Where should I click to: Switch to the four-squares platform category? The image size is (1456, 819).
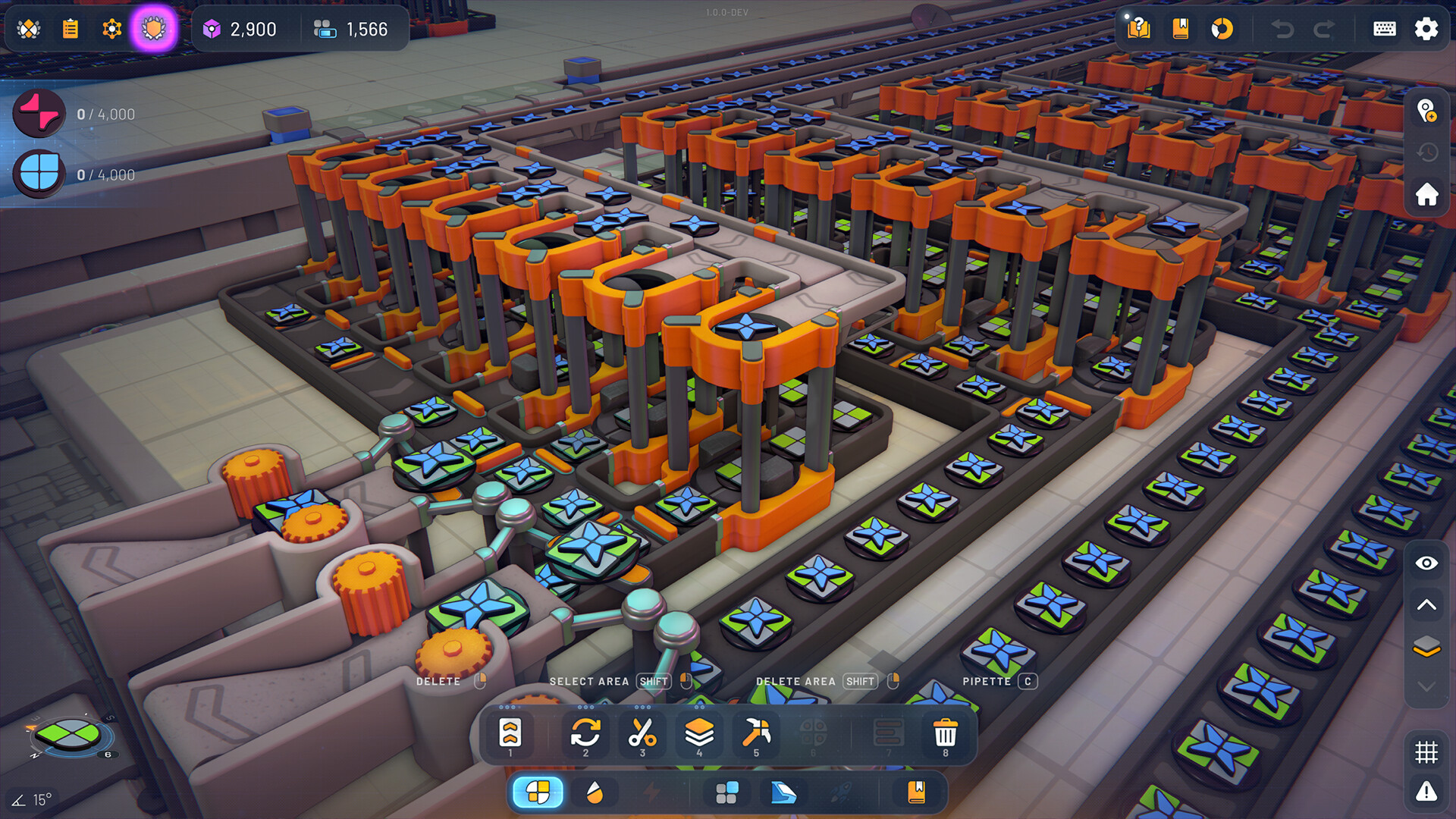click(726, 793)
